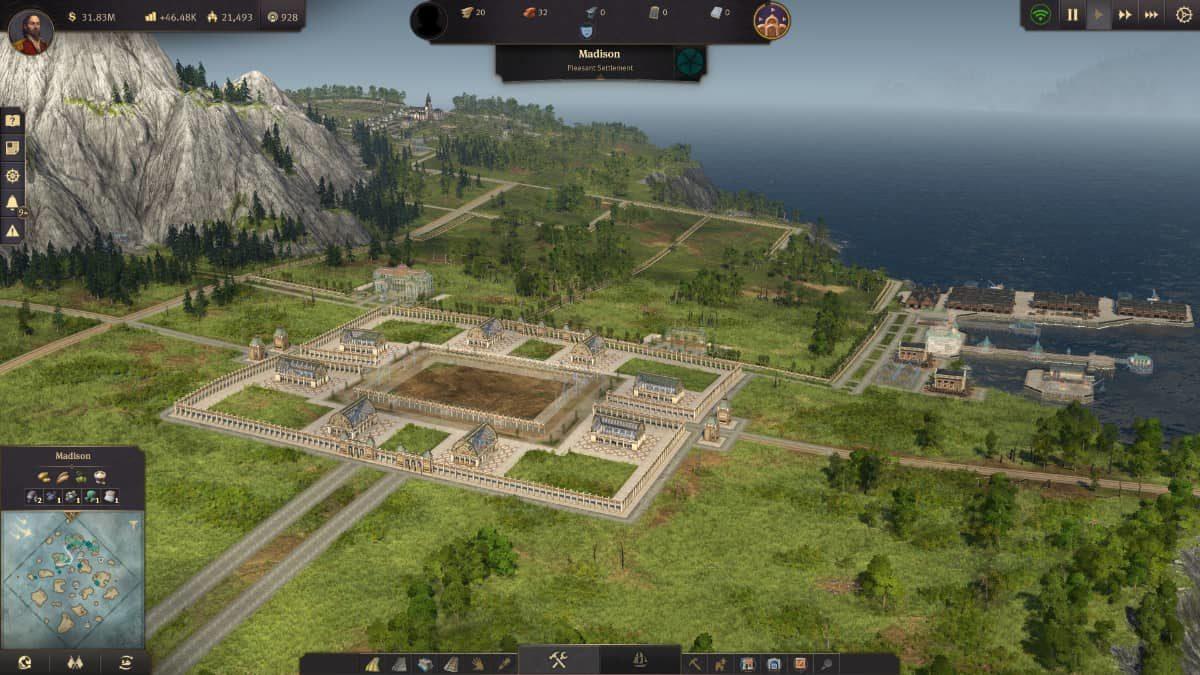The width and height of the screenshot is (1200, 675).
Task: Open the player portrait profile
Action: pos(30,31)
